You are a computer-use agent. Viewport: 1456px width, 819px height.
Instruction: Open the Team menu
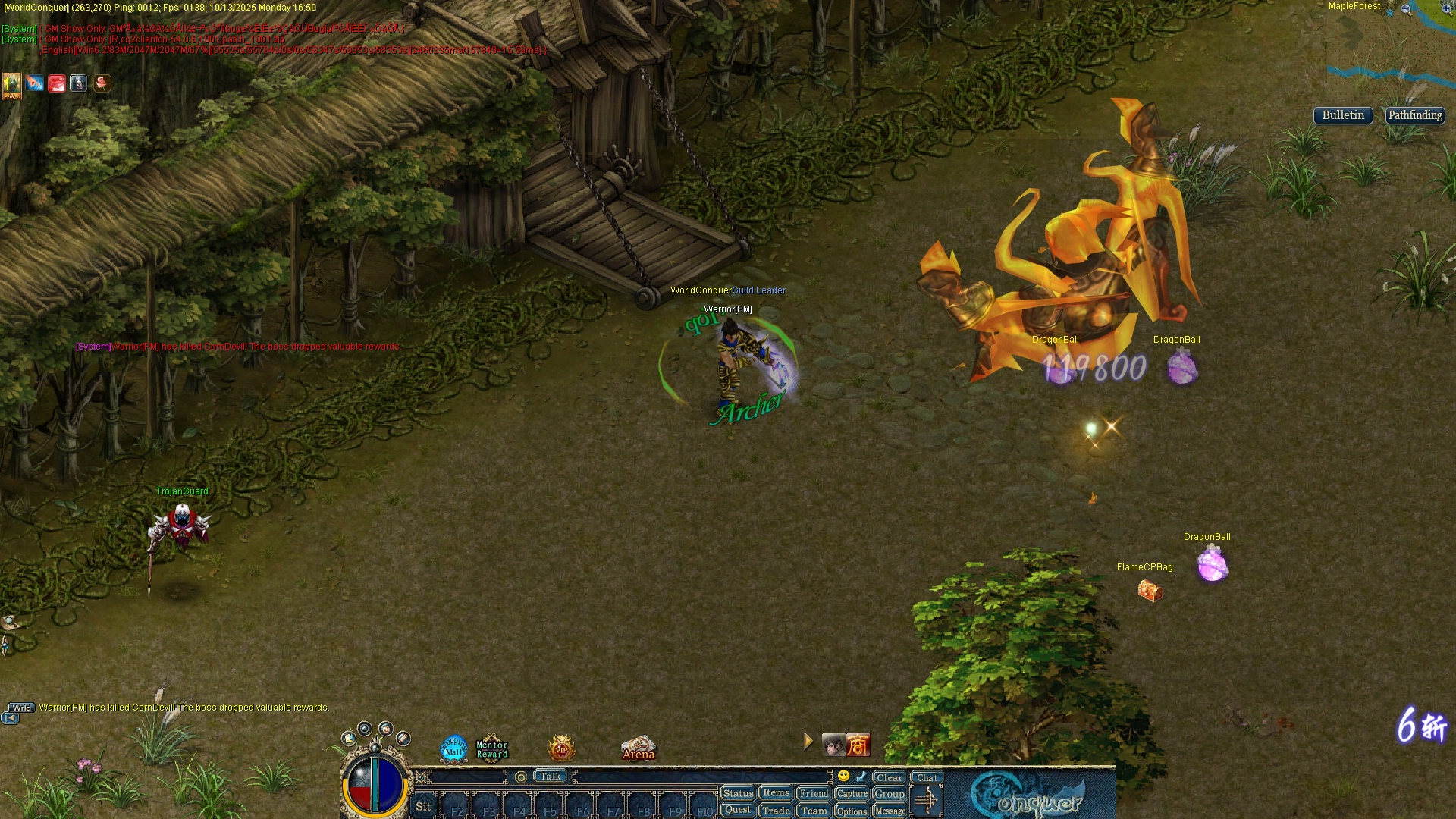(x=814, y=811)
